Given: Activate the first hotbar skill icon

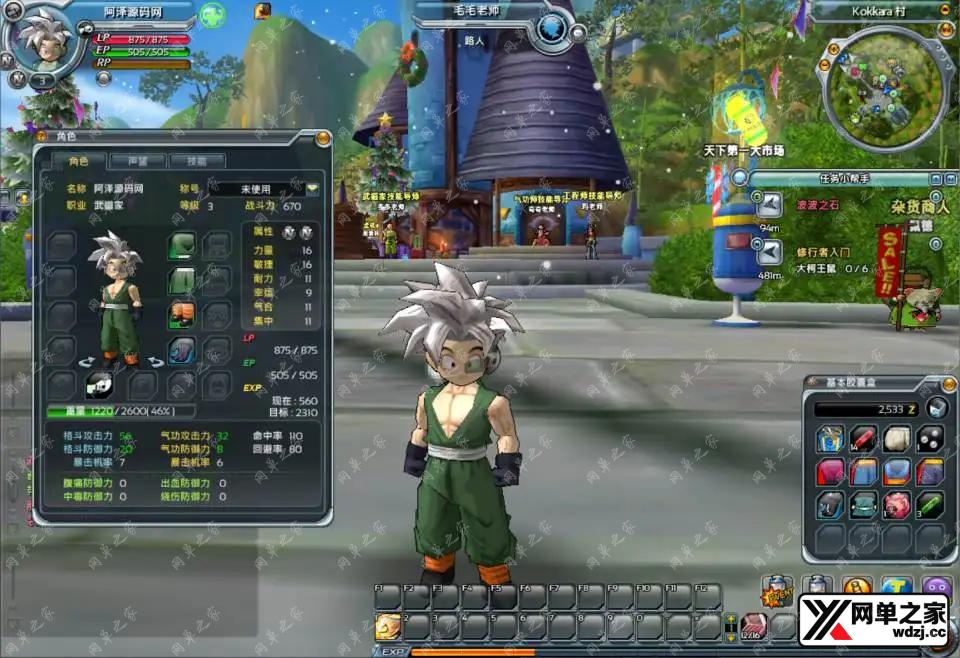Looking at the screenshot, I should click(386, 626).
